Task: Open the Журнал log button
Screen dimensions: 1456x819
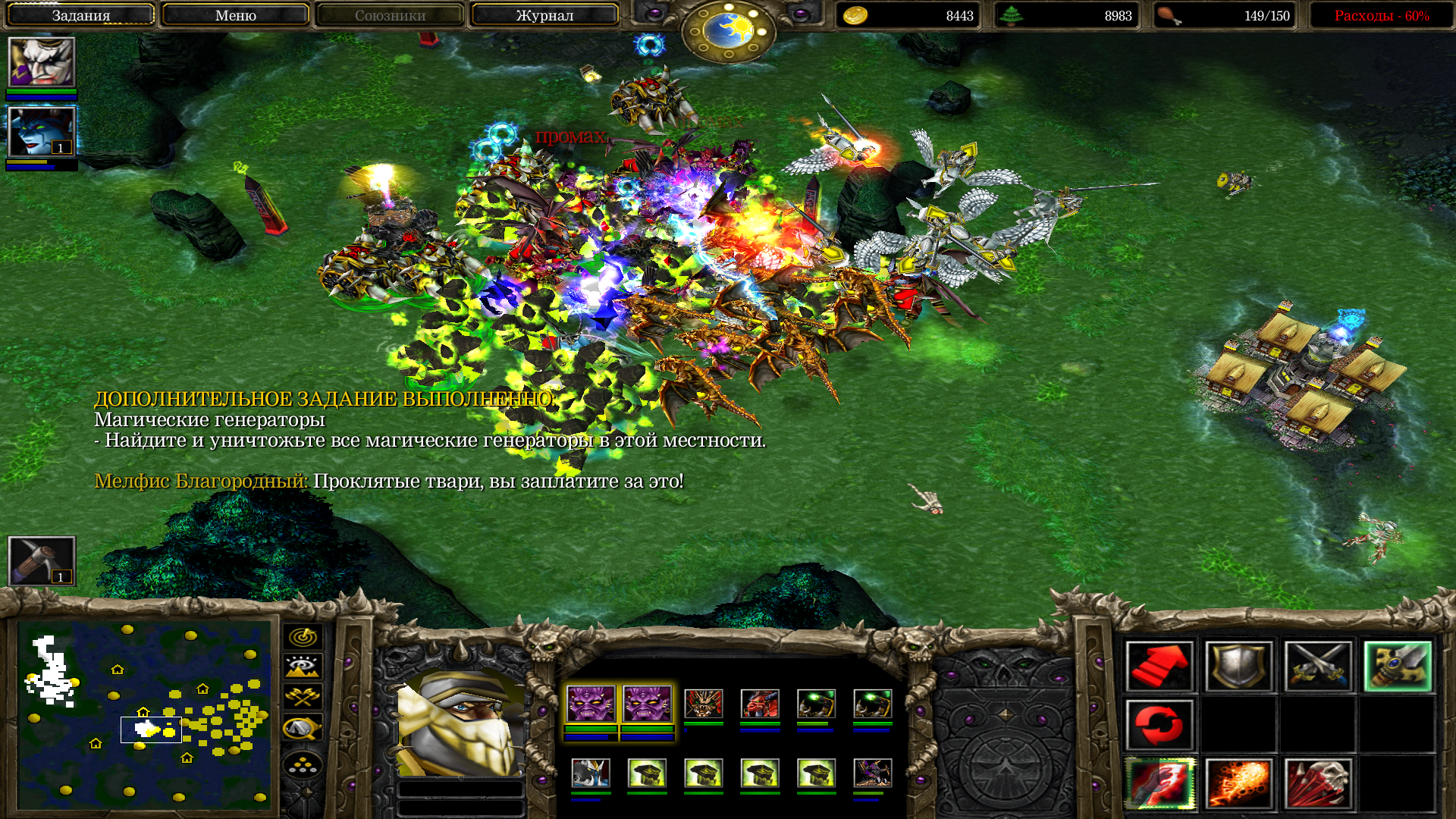Action: [x=544, y=15]
